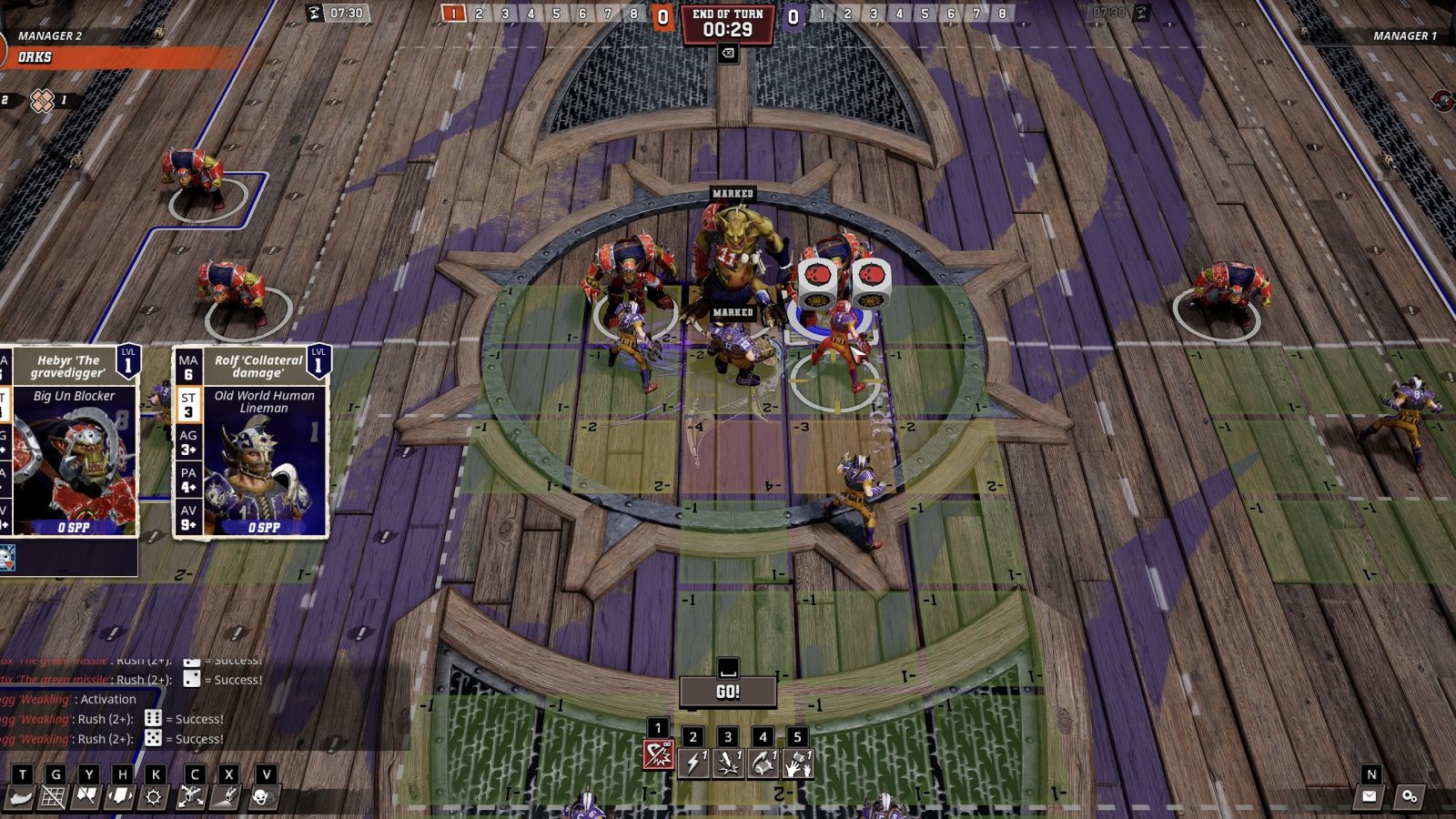The width and height of the screenshot is (1456, 819).
Task: Toggle player flags overlay with Y icon
Action: coord(85,796)
